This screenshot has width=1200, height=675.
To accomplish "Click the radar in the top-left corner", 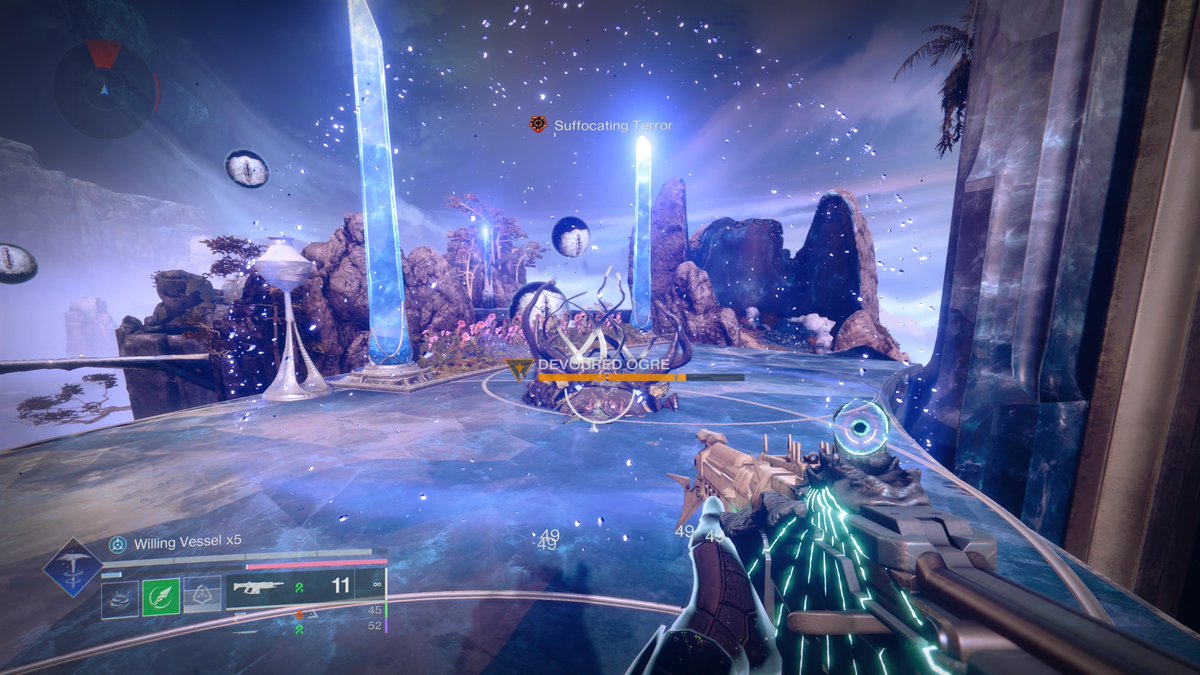I will pyautogui.click(x=105, y=89).
